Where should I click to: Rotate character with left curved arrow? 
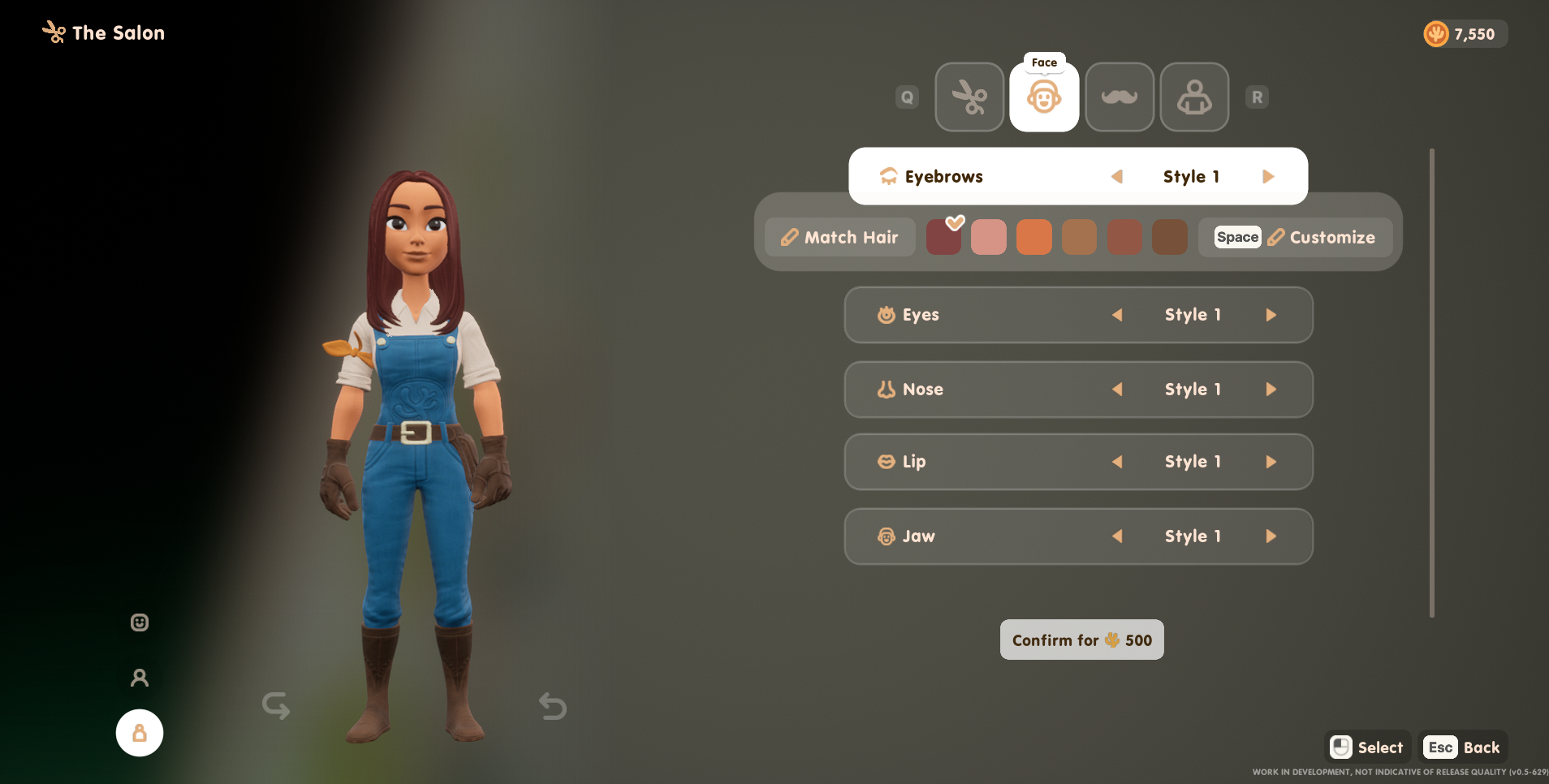(x=276, y=705)
